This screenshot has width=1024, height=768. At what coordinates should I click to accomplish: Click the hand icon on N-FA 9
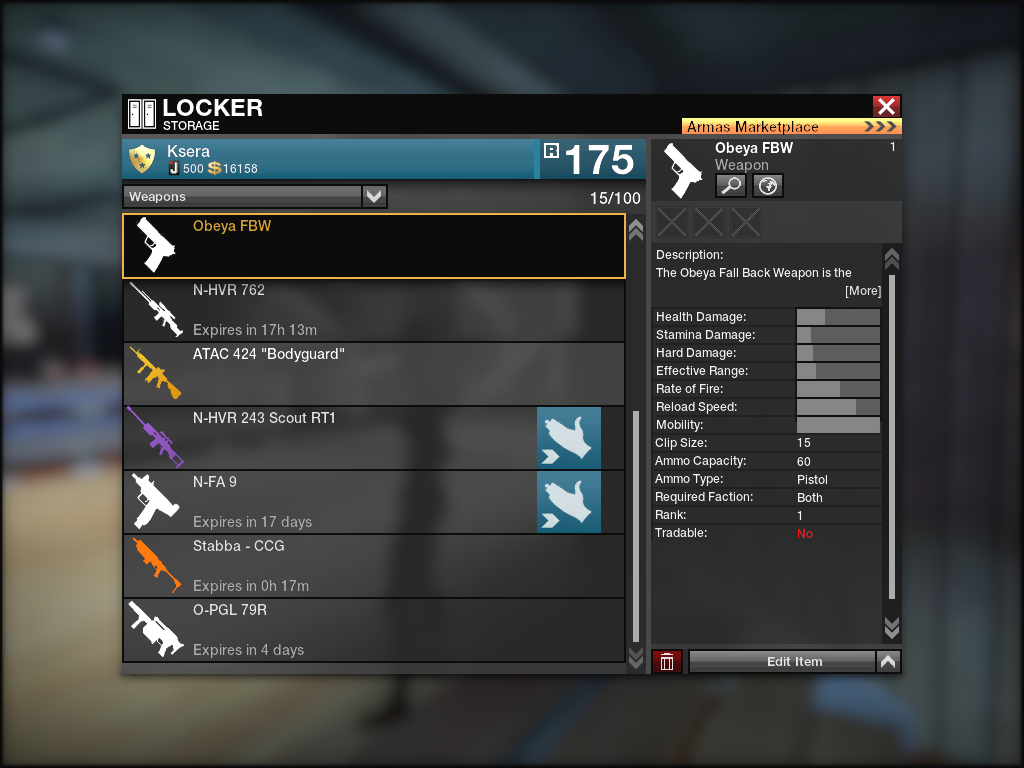pos(569,502)
